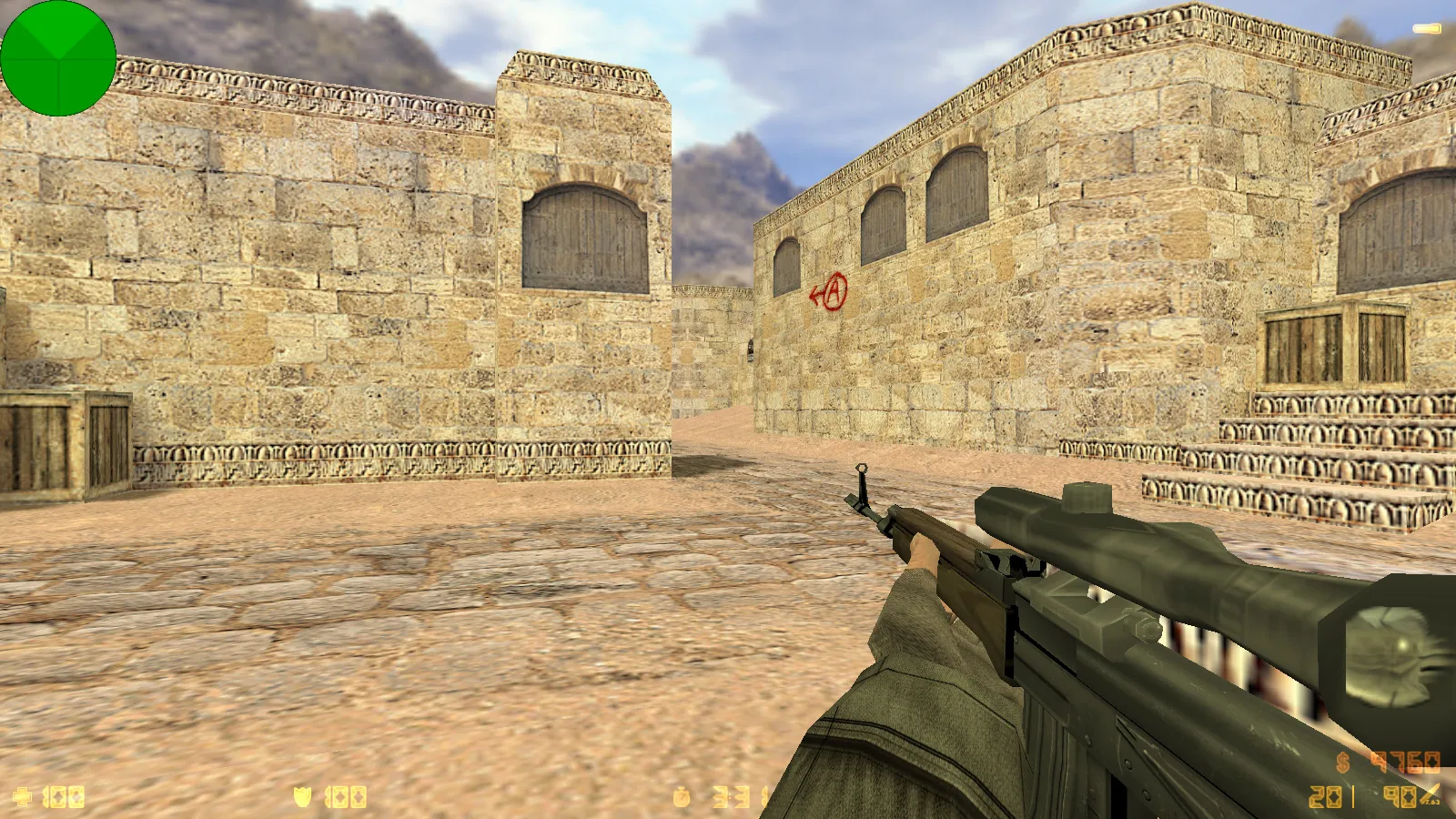
Task: Click the green circular radar
Action: pos(58,58)
